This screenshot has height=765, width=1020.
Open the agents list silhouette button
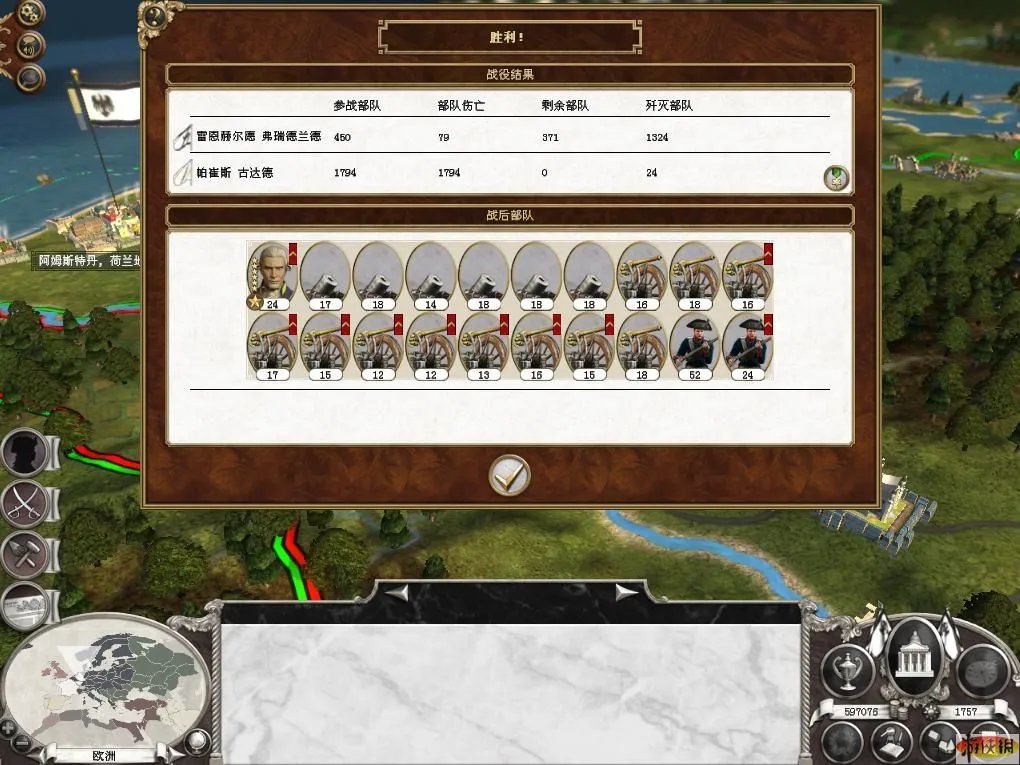coord(26,453)
